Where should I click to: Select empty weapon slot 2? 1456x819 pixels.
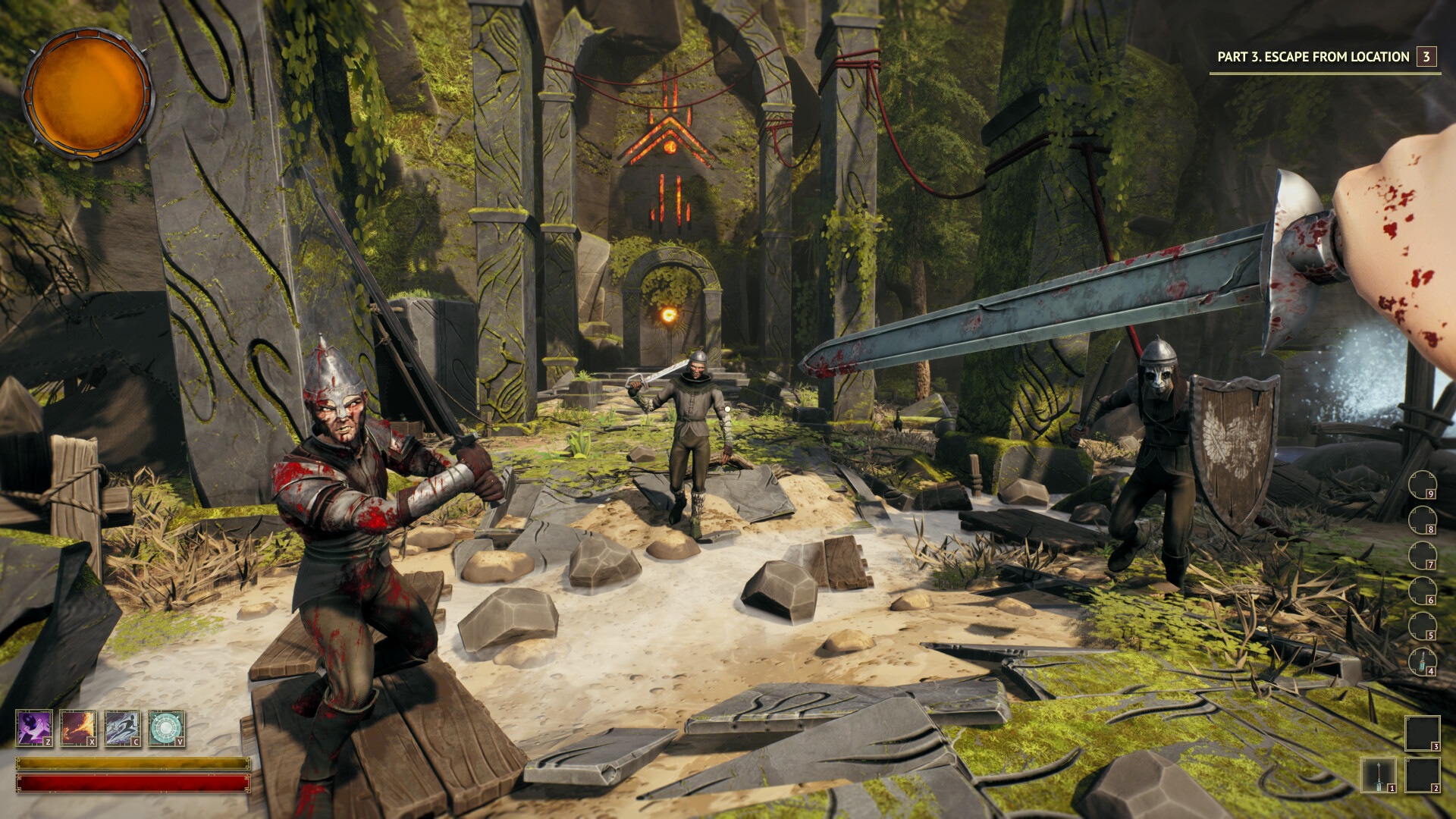click(x=1423, y=775)
